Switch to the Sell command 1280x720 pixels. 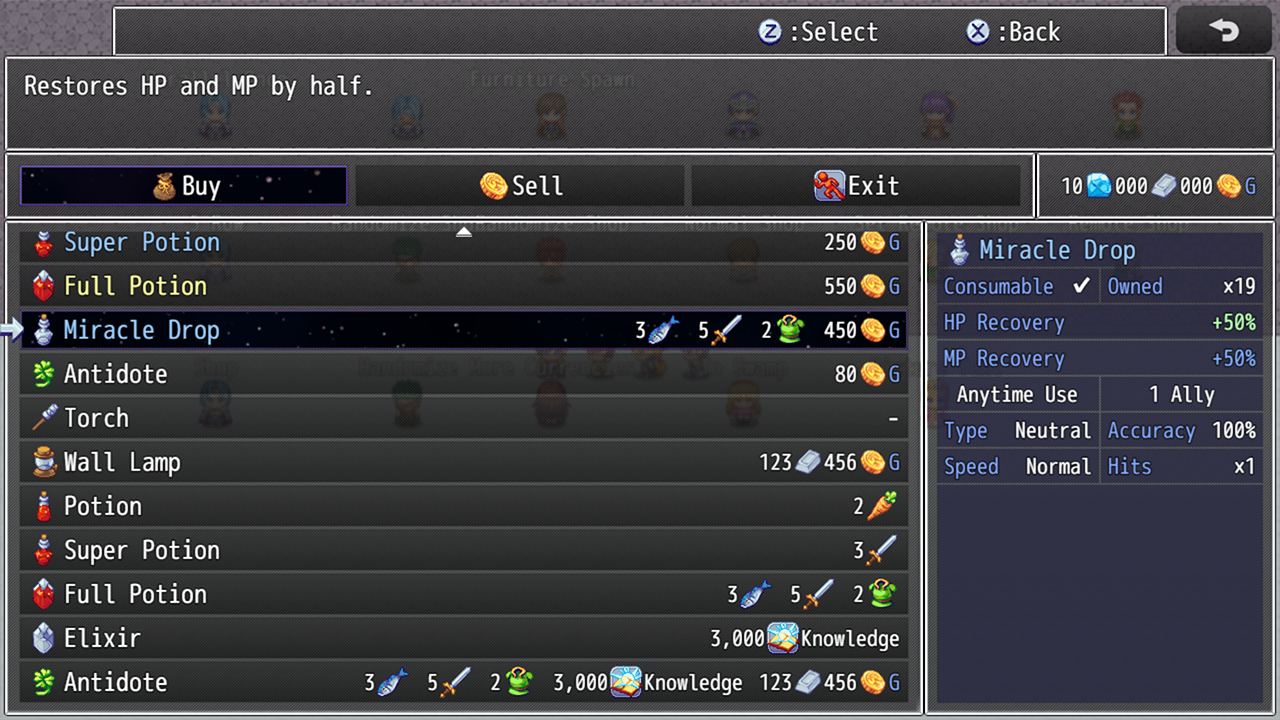pyautogui.click(x=520, y=186)
